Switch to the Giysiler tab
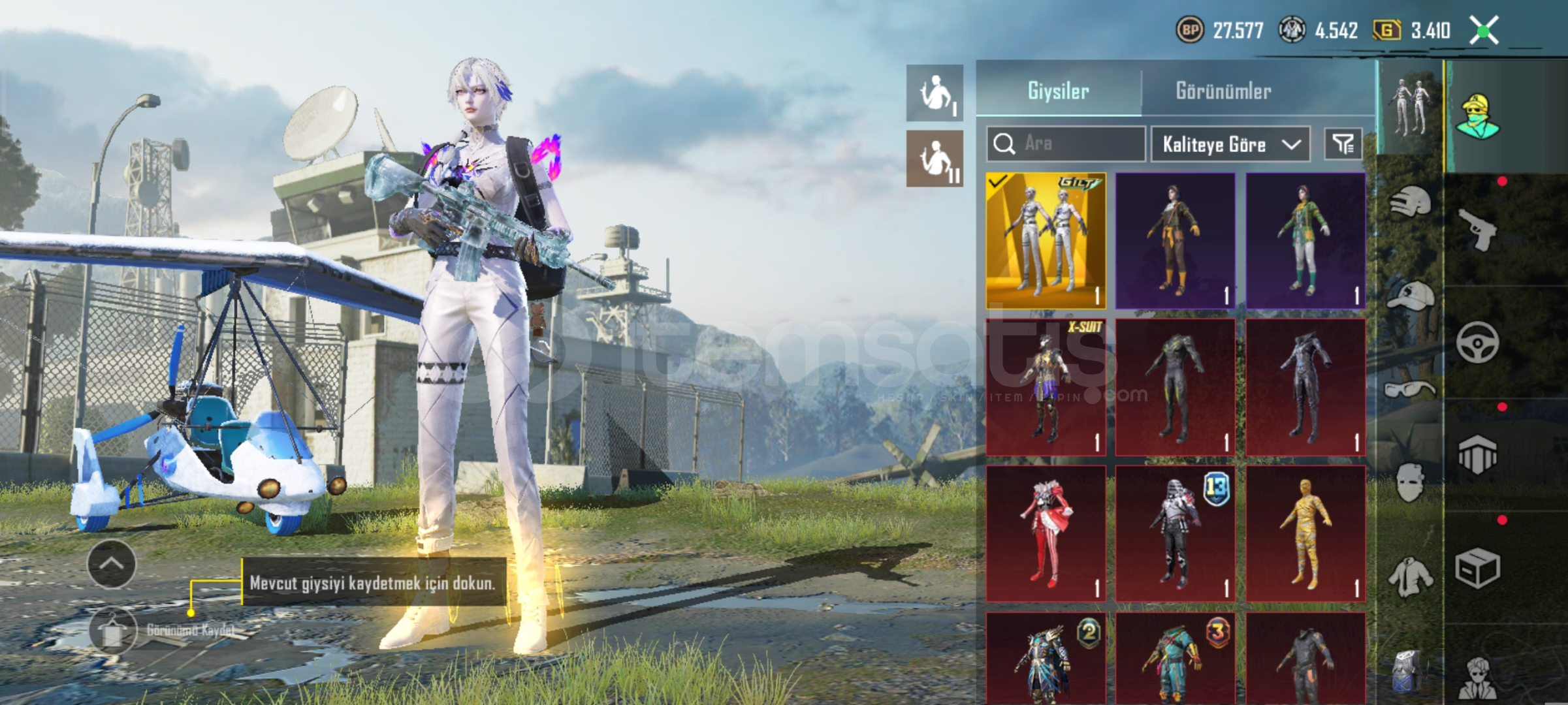The height and width of the screenshot is (705, 1568). coord(1058,90)
